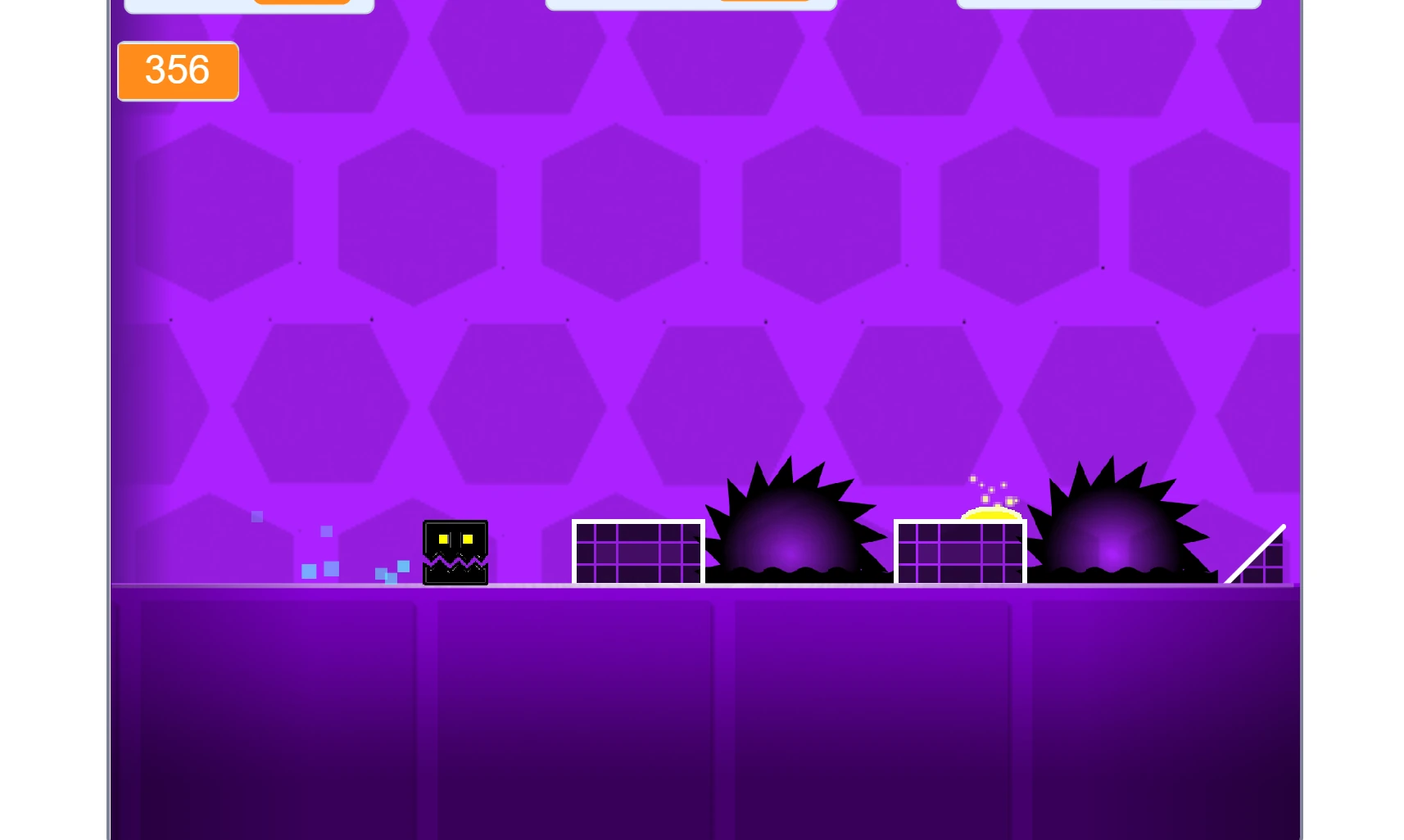Click the score counter showing 356
Image resolution: width=1404 pixels, height=840 pixels.
pos(177,71)
